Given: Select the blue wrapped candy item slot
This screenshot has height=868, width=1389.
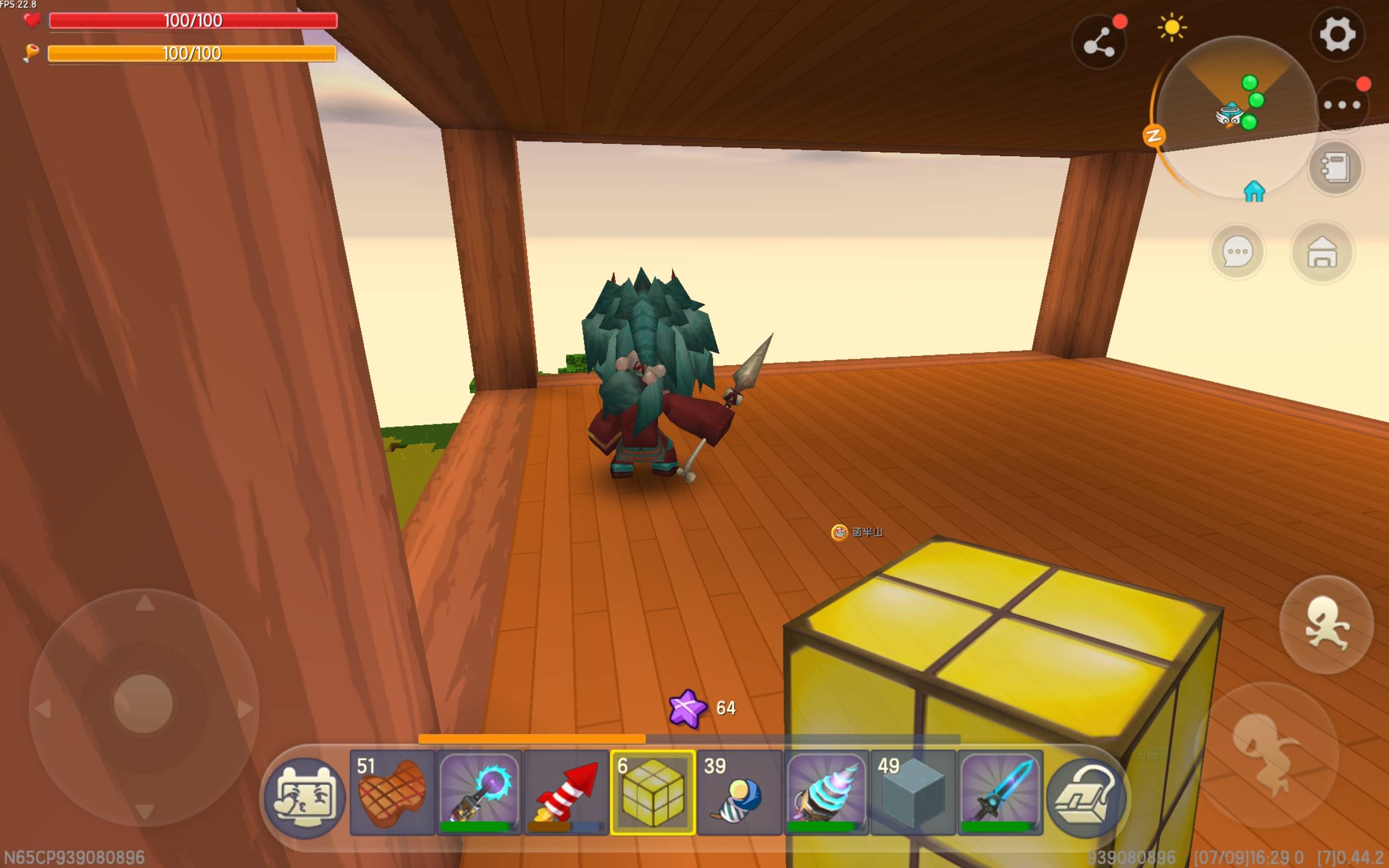Looking at the screenshot, I should point(740,792).
